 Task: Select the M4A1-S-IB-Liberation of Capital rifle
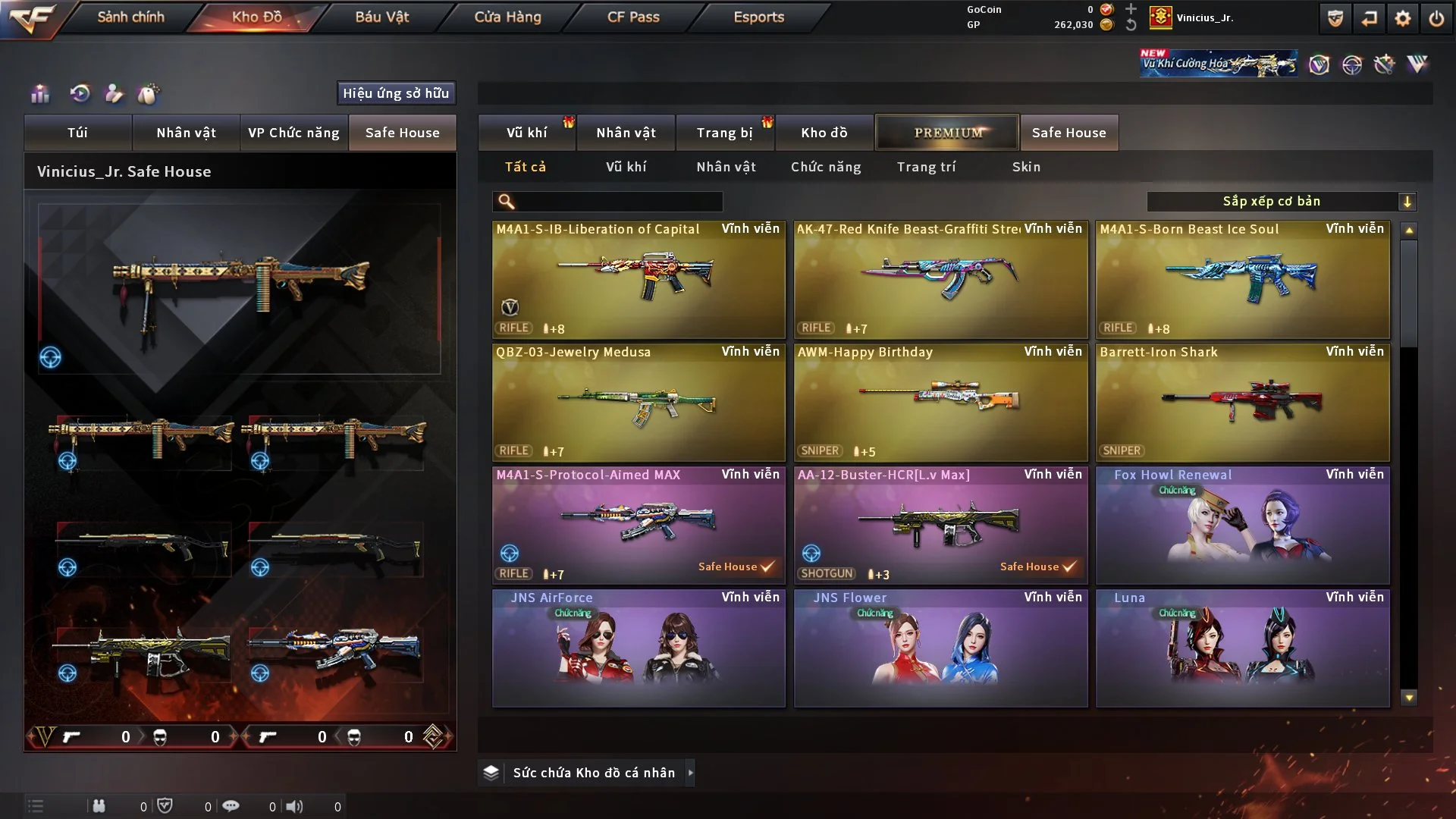(639, 279)
